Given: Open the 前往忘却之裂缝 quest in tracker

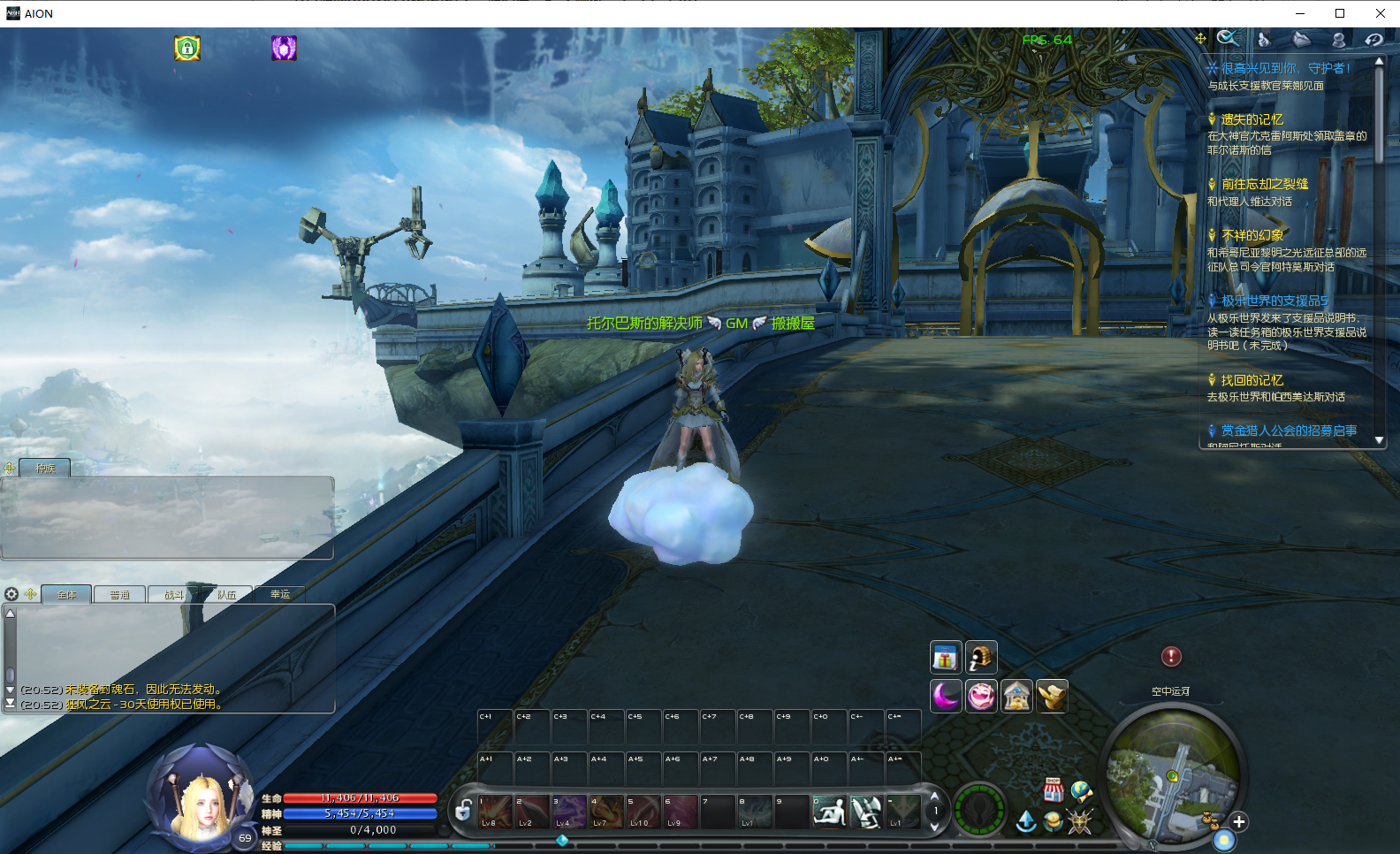Looking at the screenshot, I should [1264, 184].
